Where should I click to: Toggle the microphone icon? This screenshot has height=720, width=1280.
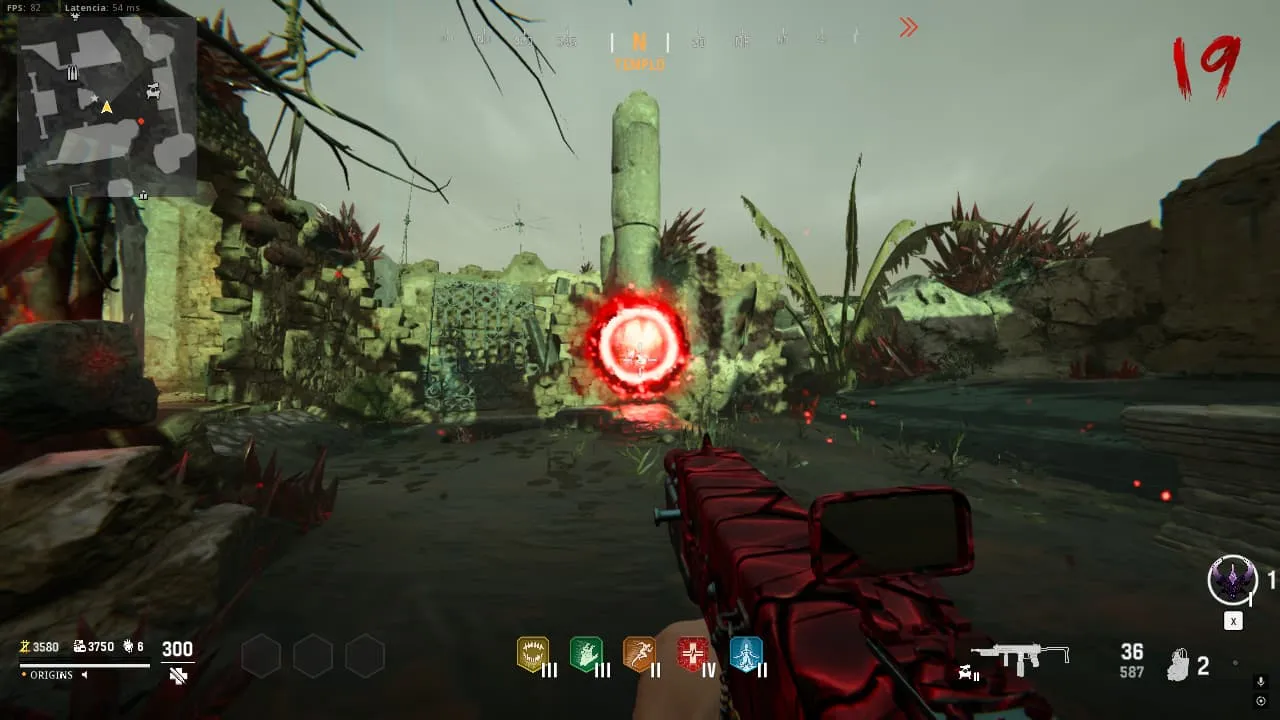tap(1260, 681)
